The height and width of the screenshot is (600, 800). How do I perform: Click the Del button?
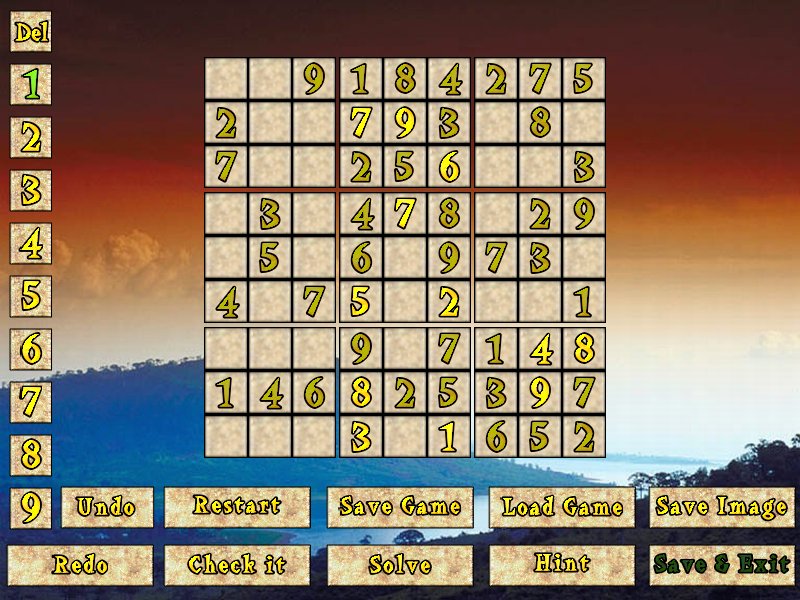pos(31,32)
